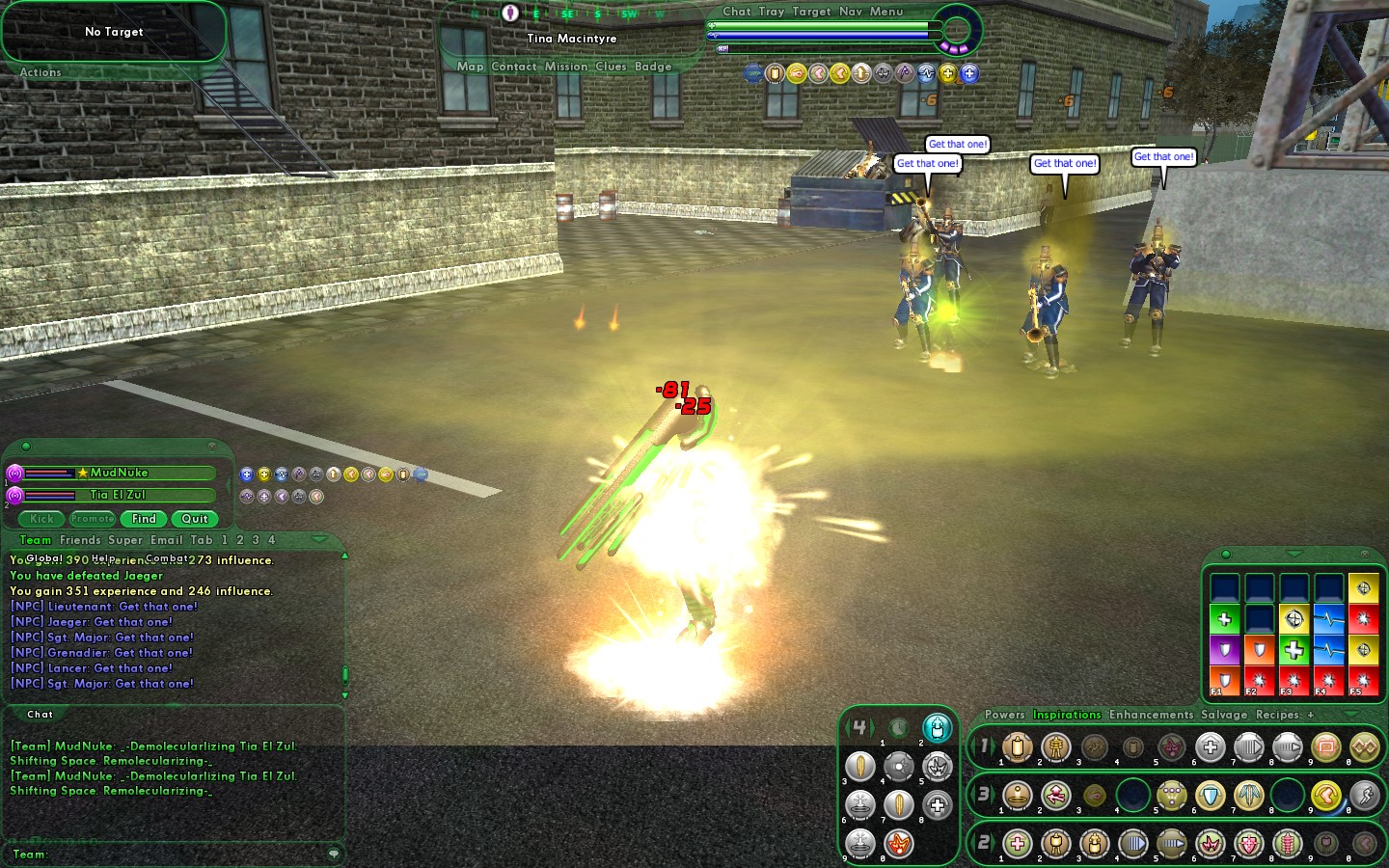Quit the team
Viewport: 1389px width, 868px height.
click(195, 519)
